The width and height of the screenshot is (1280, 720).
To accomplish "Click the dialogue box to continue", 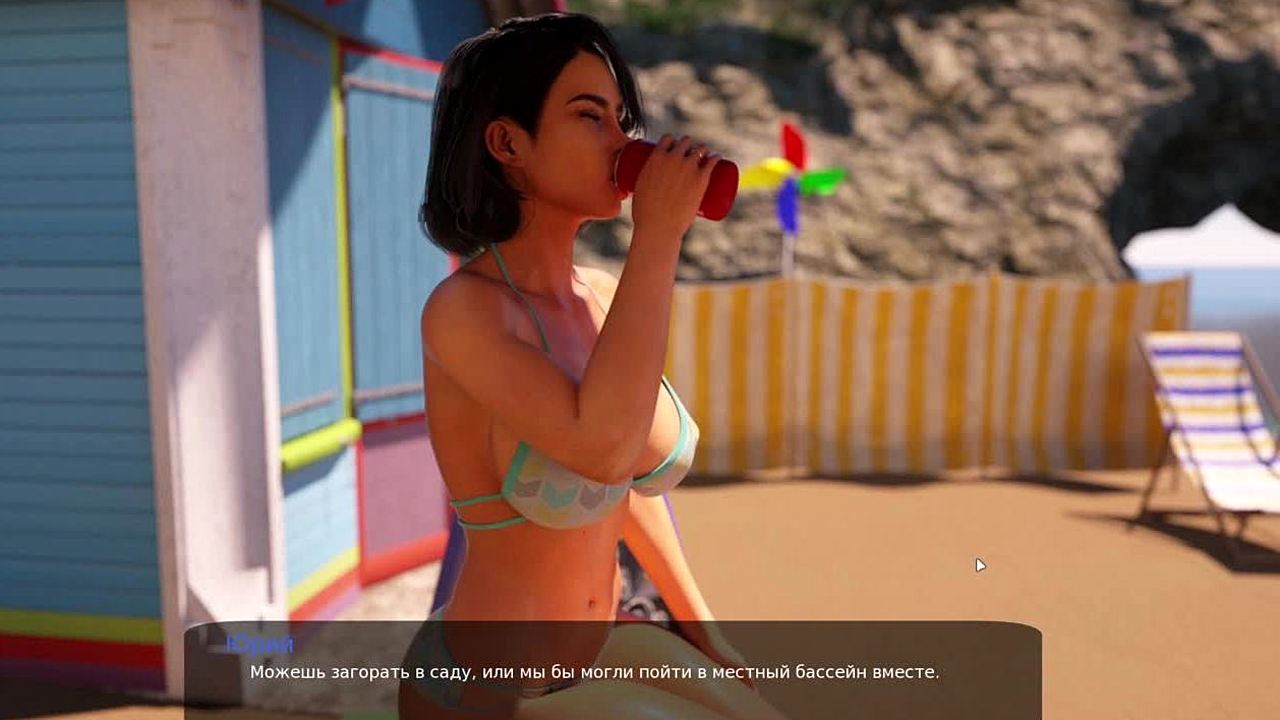I will click(612, 671).
